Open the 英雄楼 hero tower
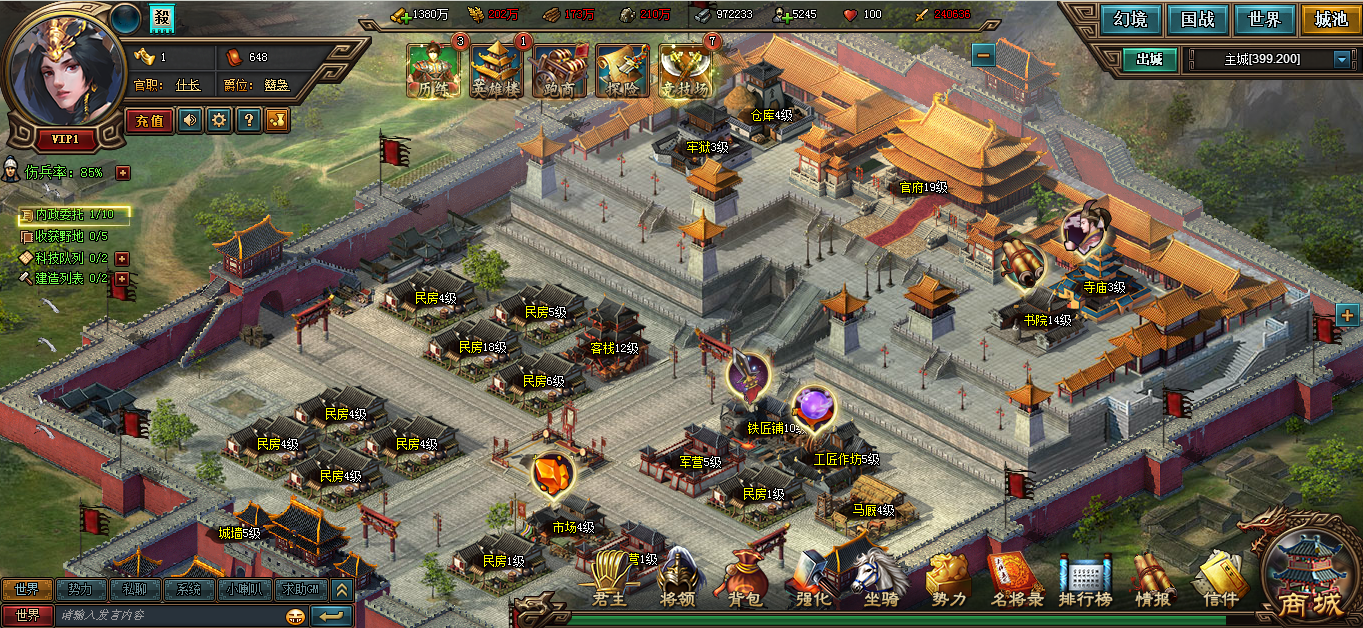 tap(496, 70)
